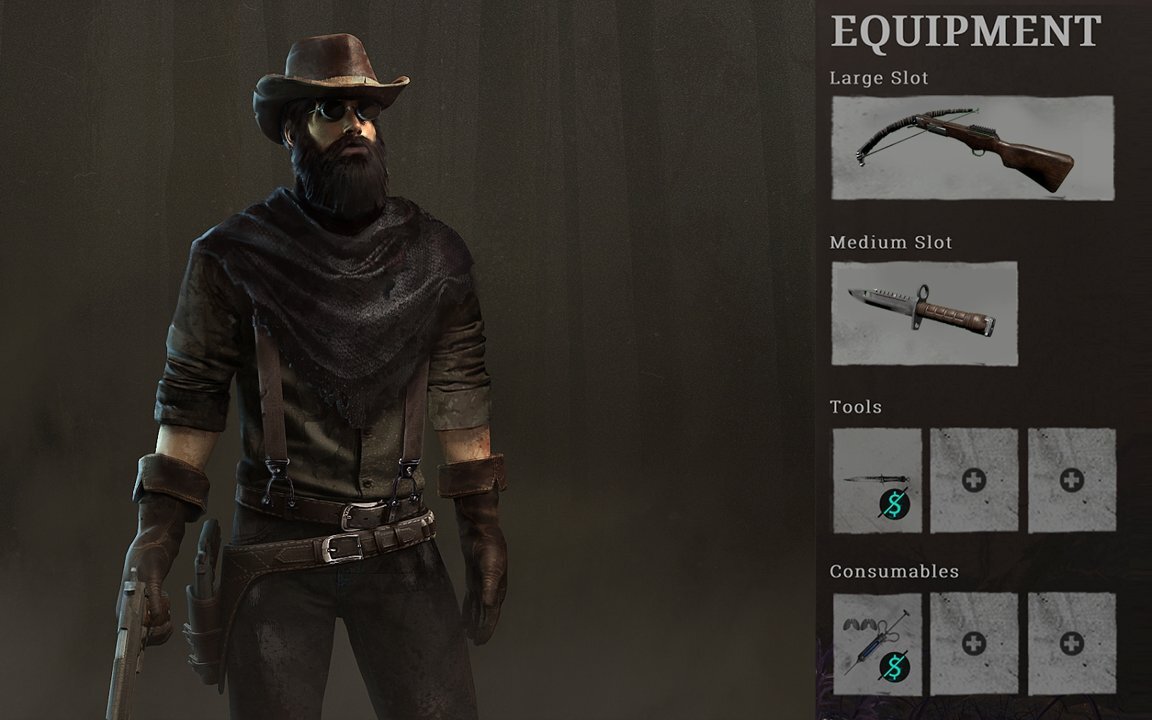Open the knife tool slot
Viewport: 1152px width, 720px height.
[x=877, y=479]
